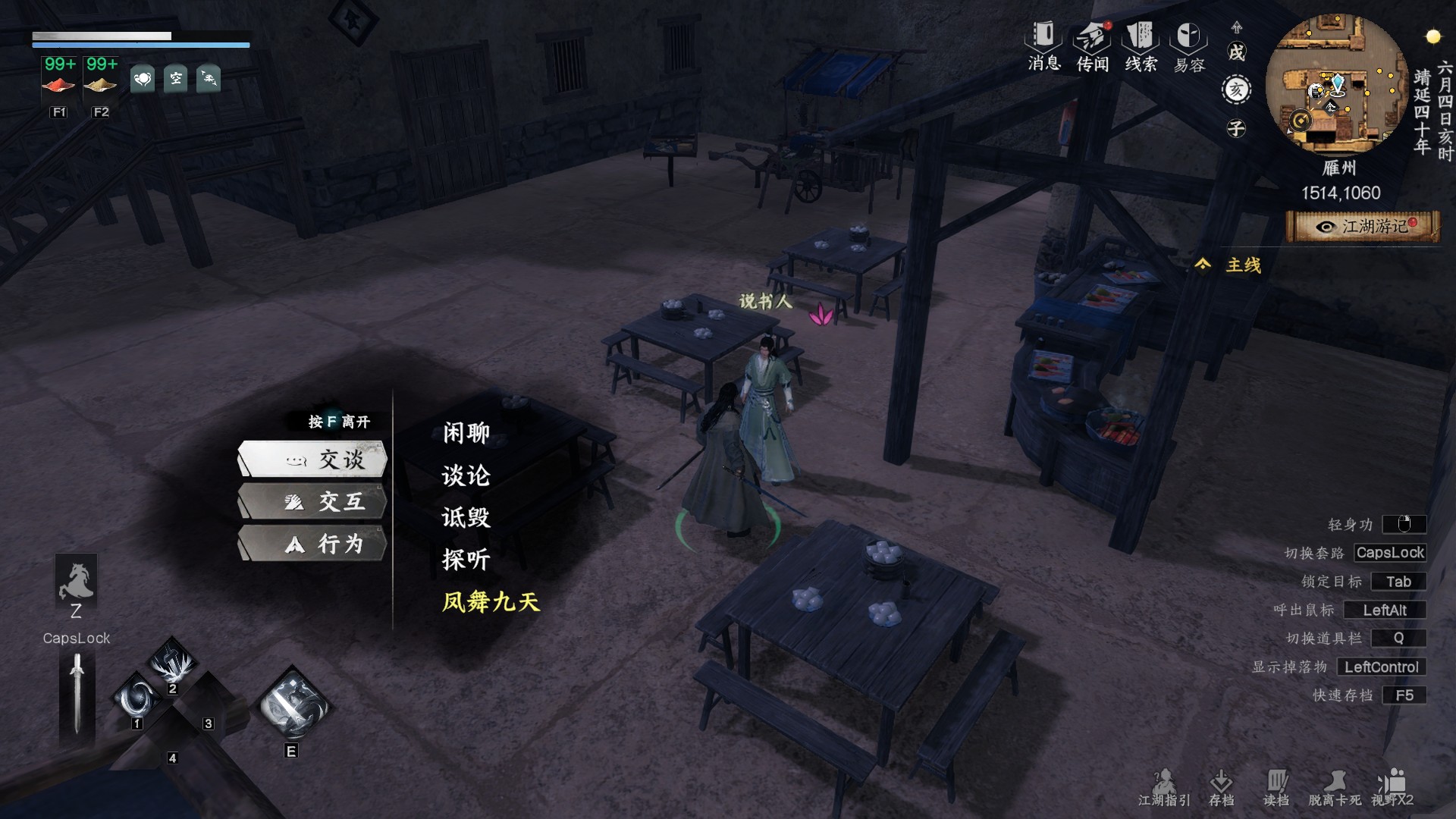Screen dimensions: 1456x819
Task: Select the 交谈 talk tab
Action: 313,459
